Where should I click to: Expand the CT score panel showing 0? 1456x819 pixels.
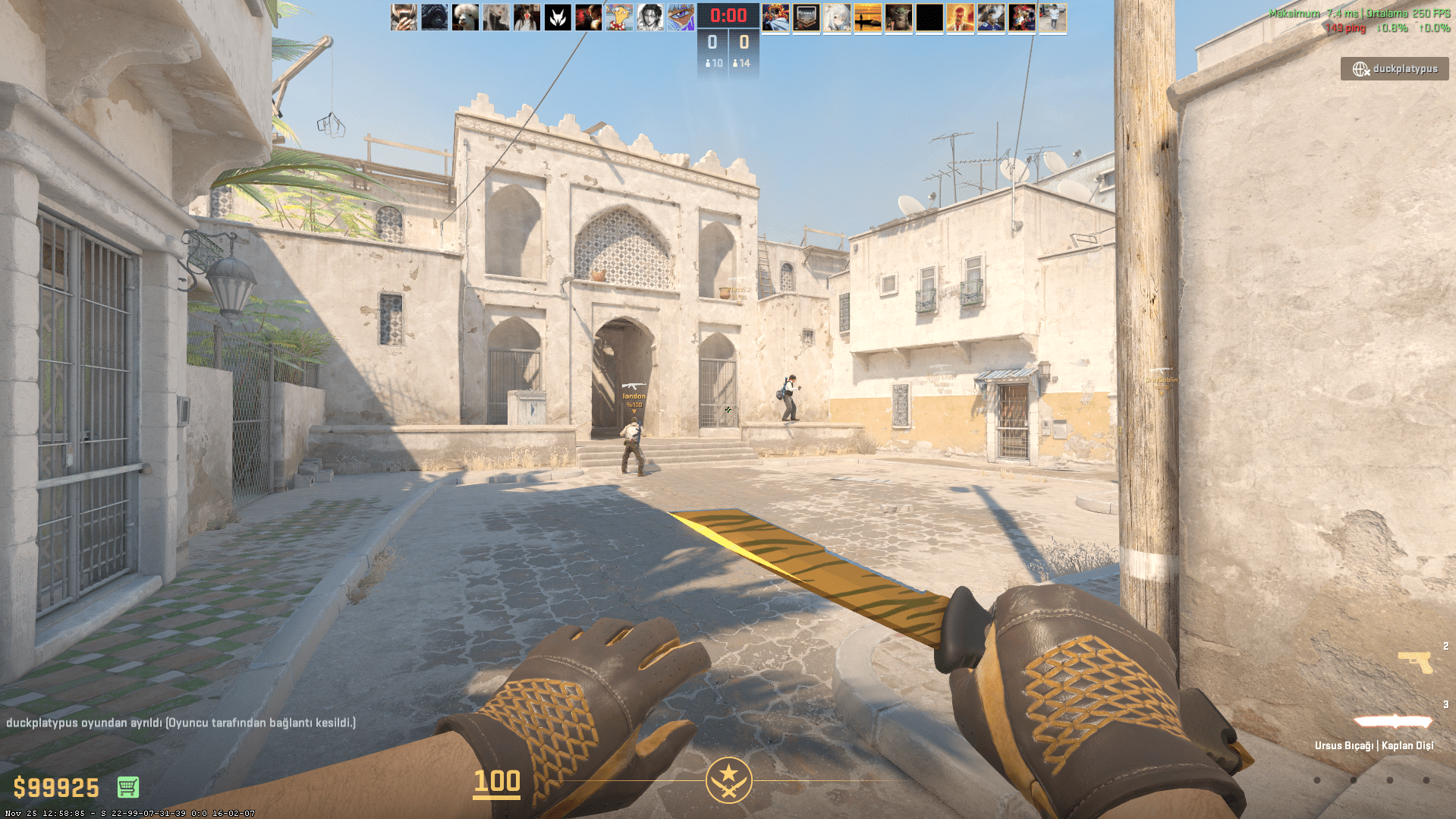tap(711, 43)
